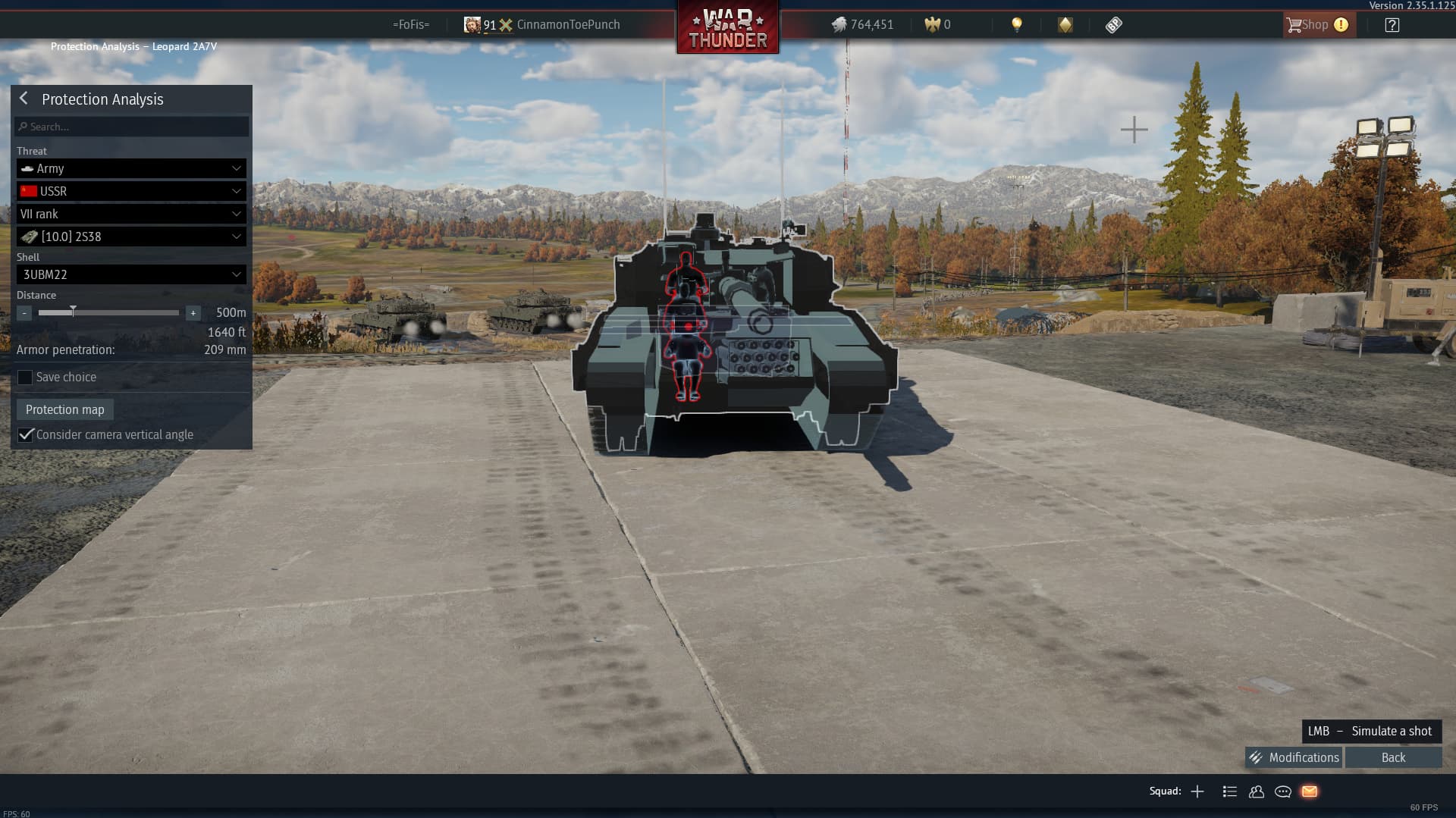Click the Search field in Protection Analysis
Screen dimensions: 1456x818
(130, 127)
